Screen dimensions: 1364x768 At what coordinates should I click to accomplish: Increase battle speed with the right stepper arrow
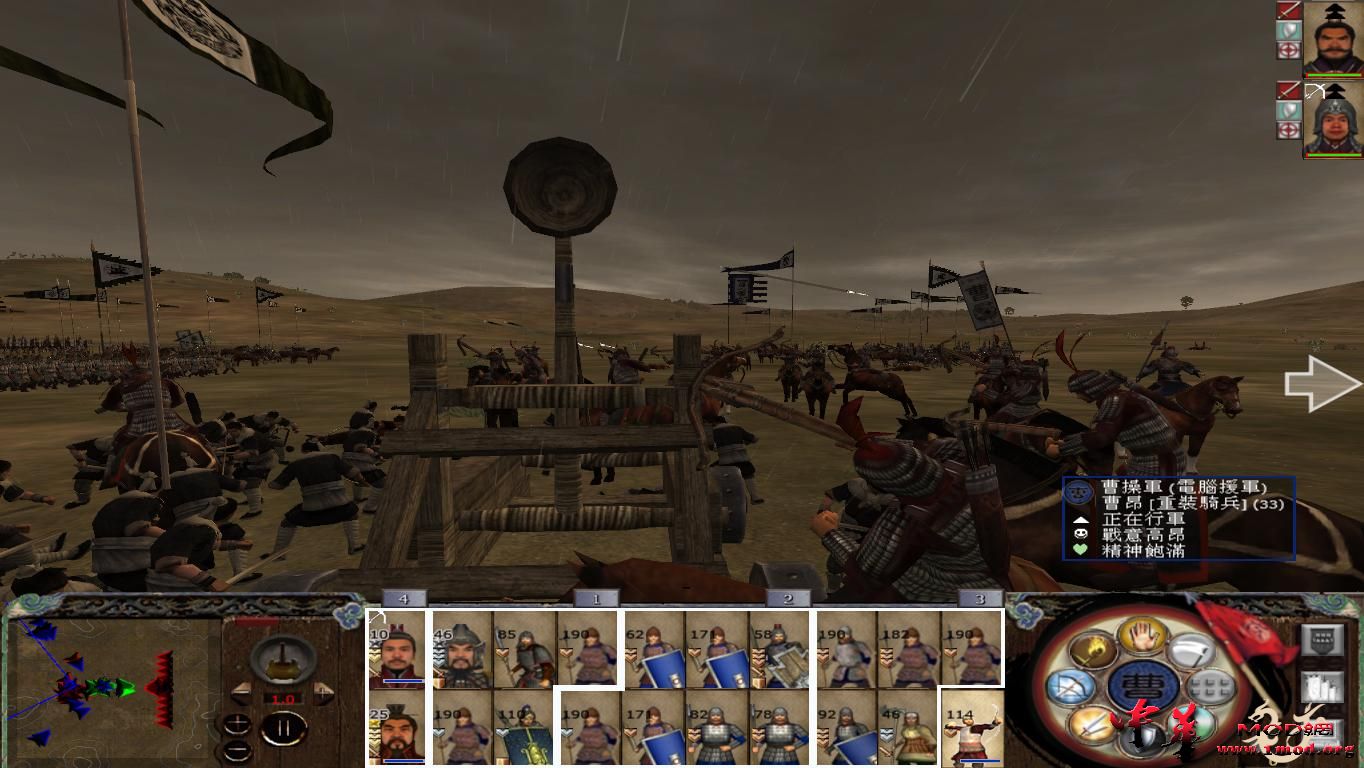[322, 693]
